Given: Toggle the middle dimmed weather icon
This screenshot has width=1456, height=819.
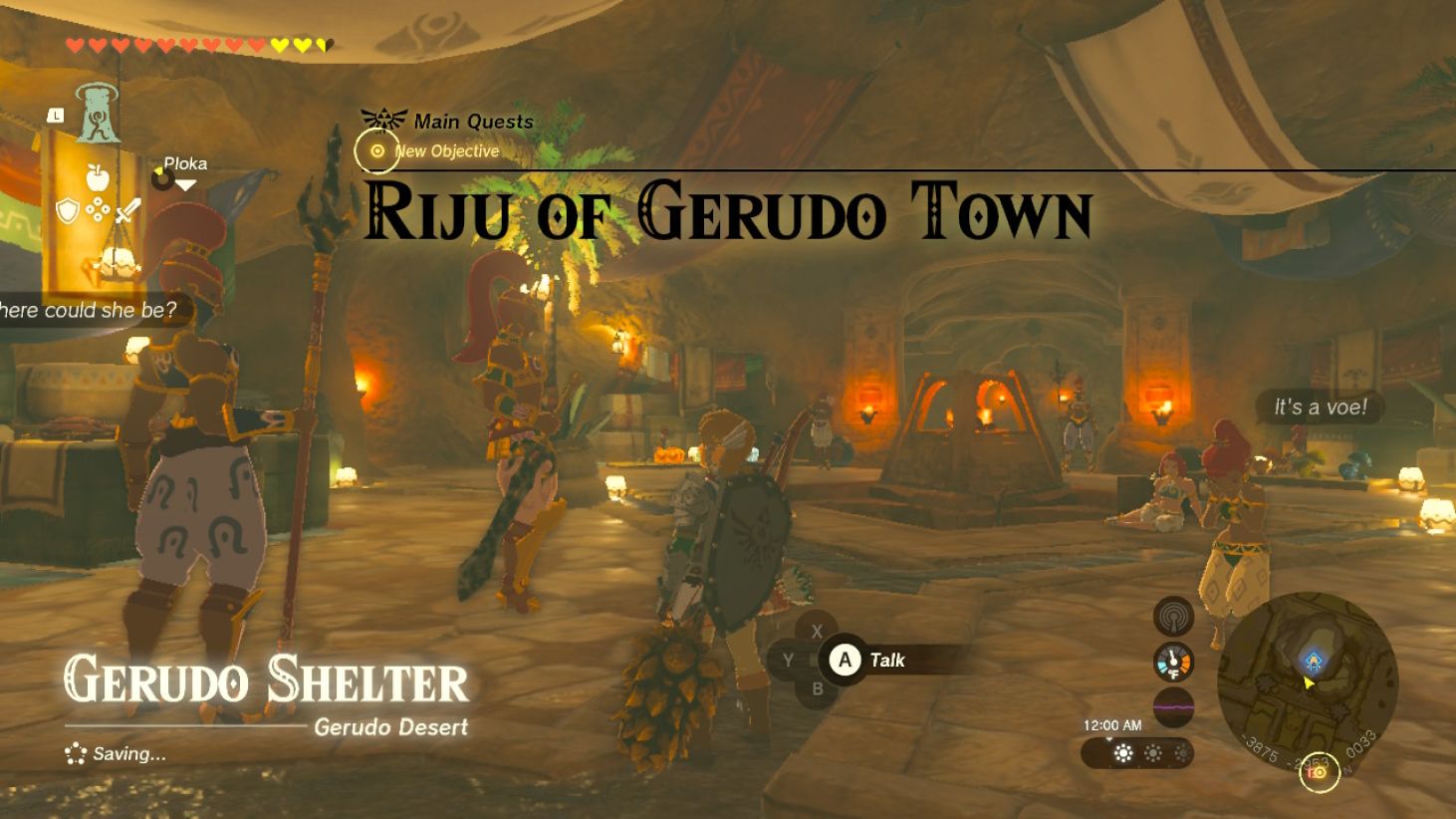Looking at the screenshot, I should tap(1153, 752).
